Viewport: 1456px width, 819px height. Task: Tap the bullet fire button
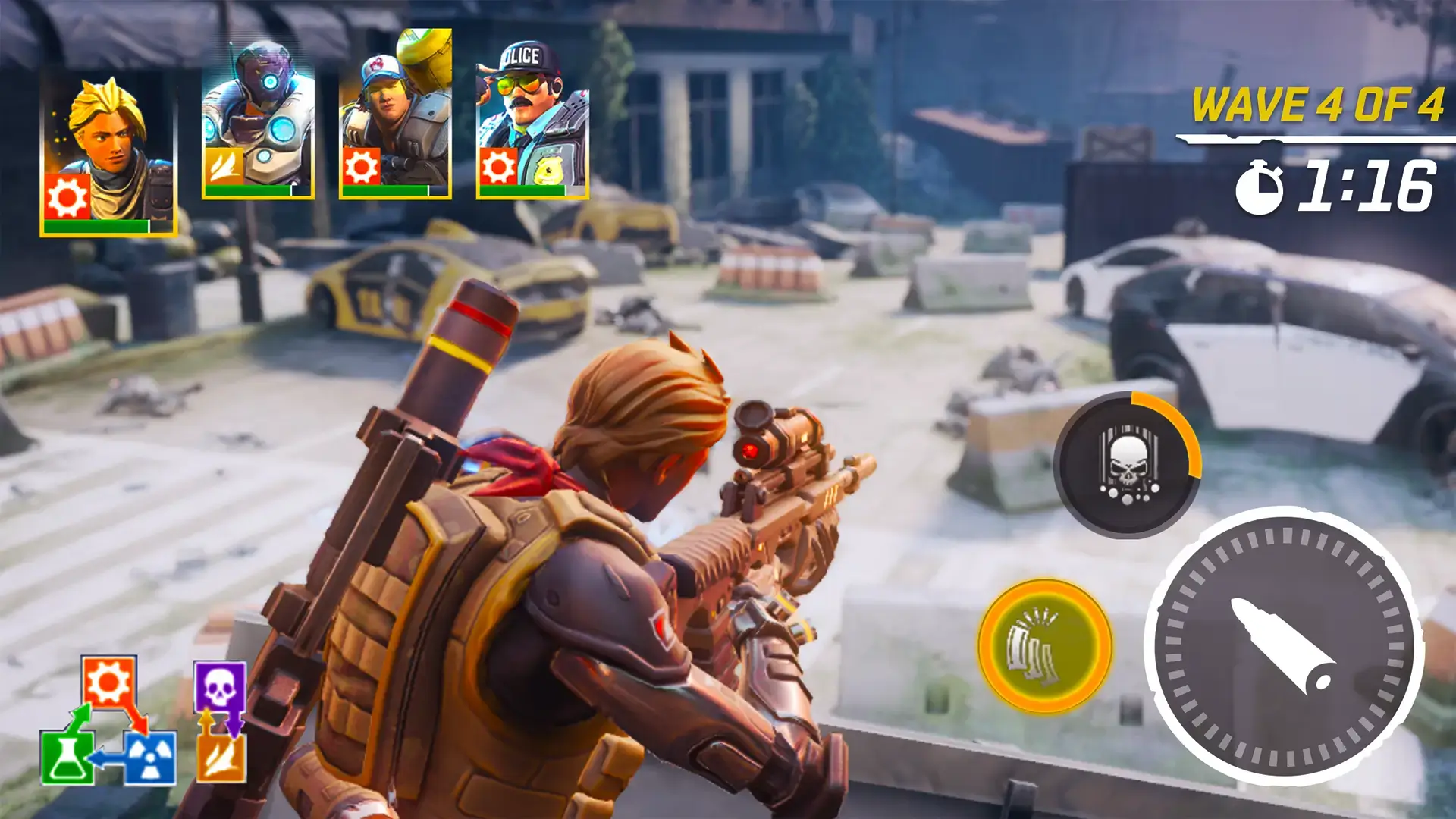[x=1284, y=646]
